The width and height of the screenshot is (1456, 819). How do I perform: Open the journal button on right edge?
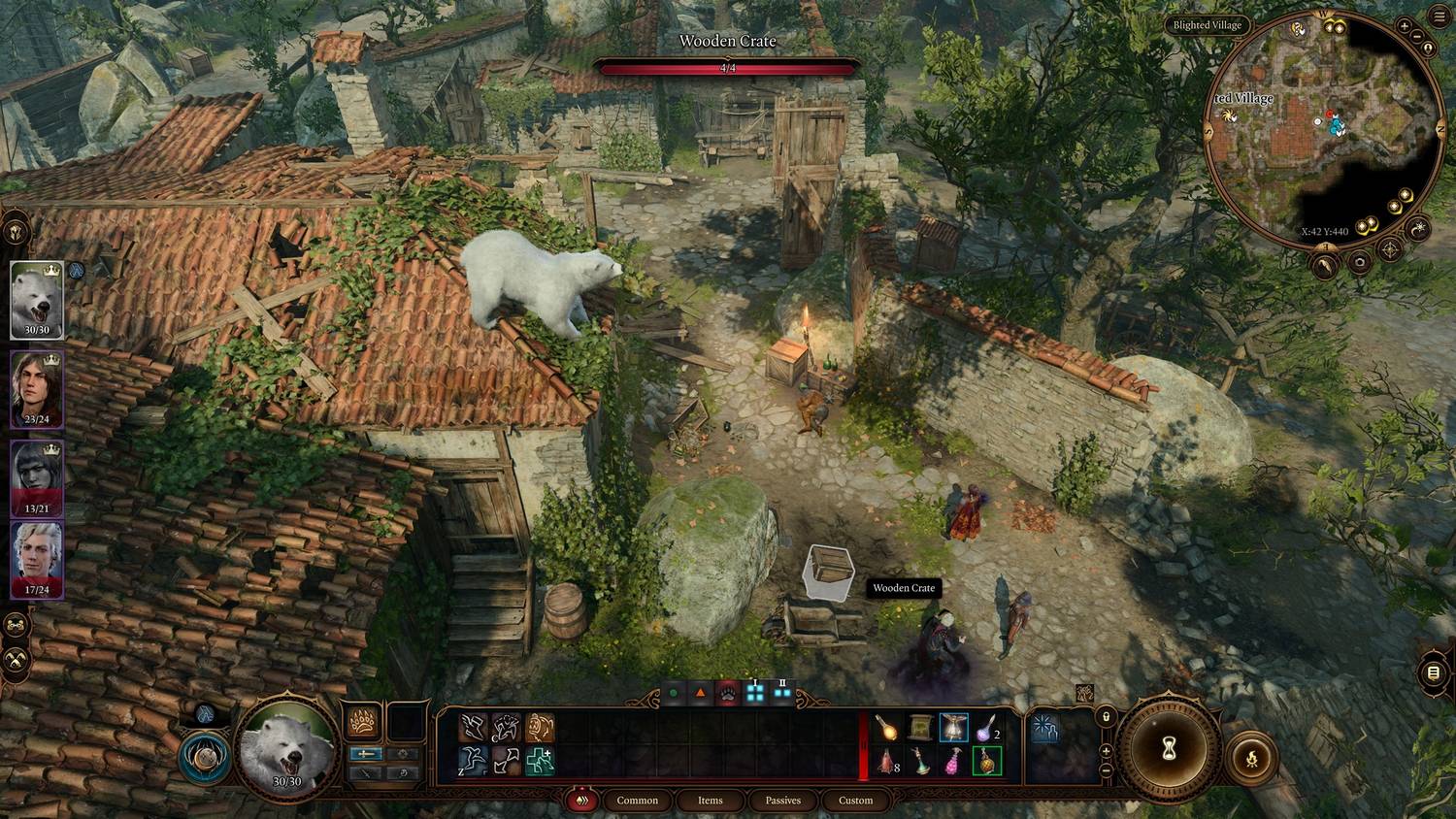(1434, 673)
